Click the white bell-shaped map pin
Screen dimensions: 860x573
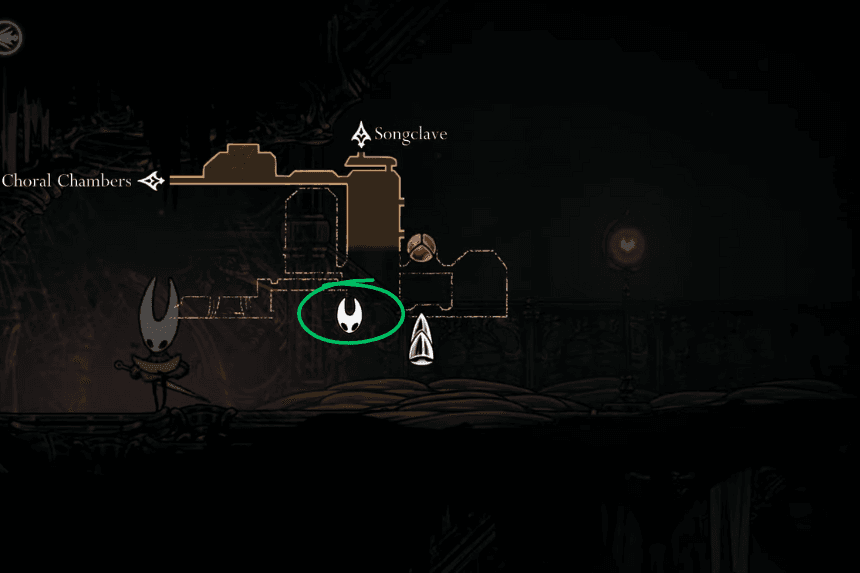click(423, 340)
